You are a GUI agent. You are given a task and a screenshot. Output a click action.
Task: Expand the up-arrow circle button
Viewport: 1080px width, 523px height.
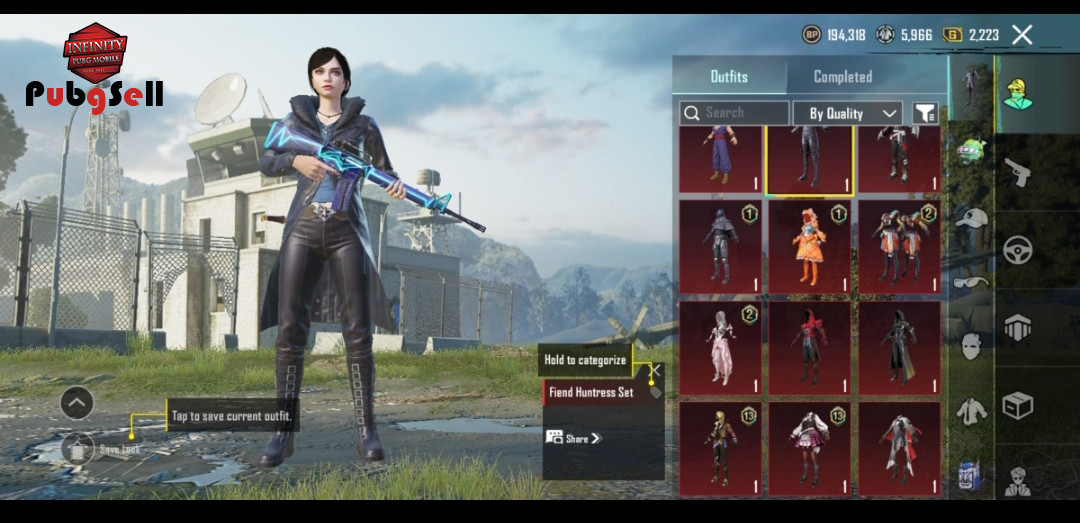click(77, 403)
